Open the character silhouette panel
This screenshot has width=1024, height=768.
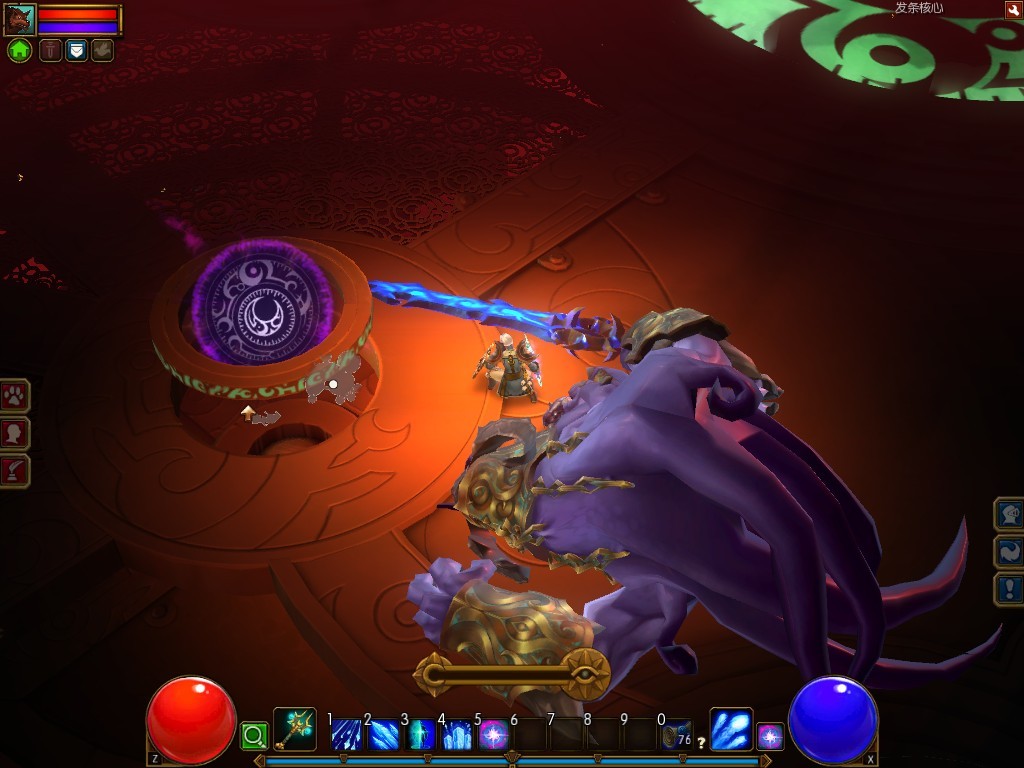point(15,434)
